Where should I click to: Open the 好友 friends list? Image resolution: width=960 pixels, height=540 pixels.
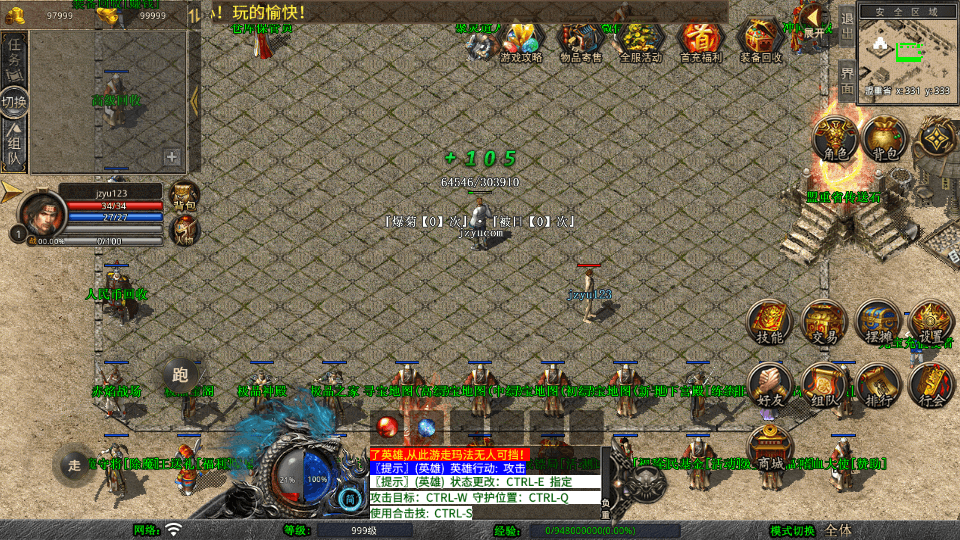point(770,384)
